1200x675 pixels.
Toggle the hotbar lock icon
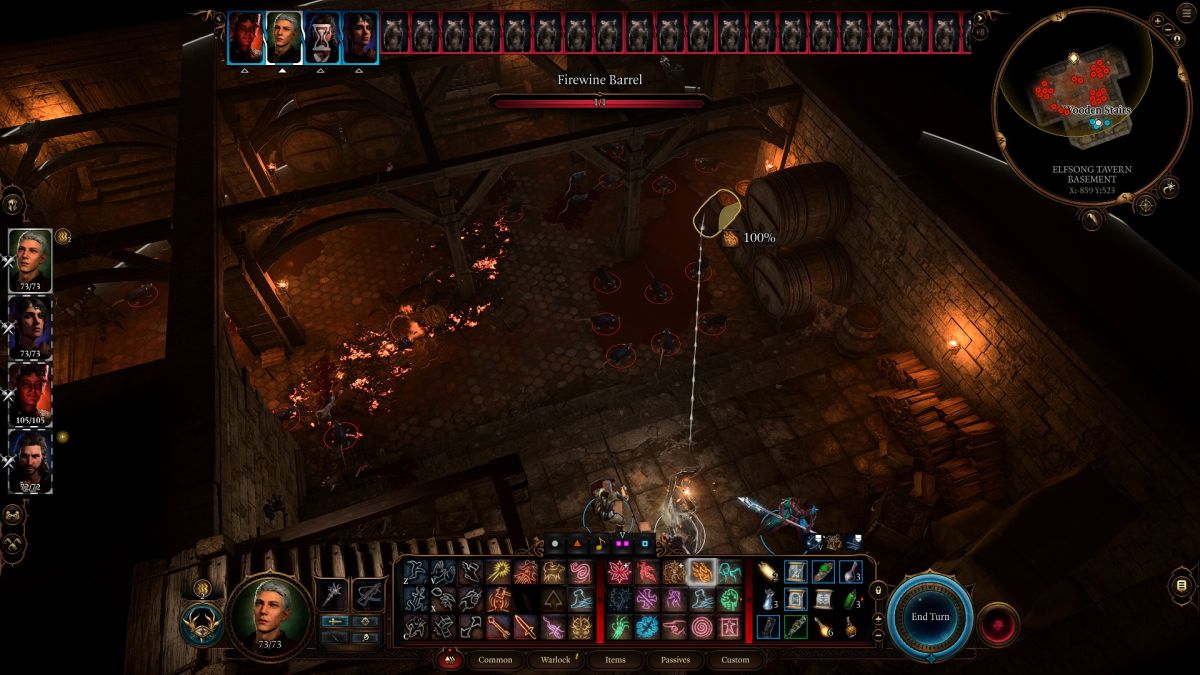coord(878,592)
